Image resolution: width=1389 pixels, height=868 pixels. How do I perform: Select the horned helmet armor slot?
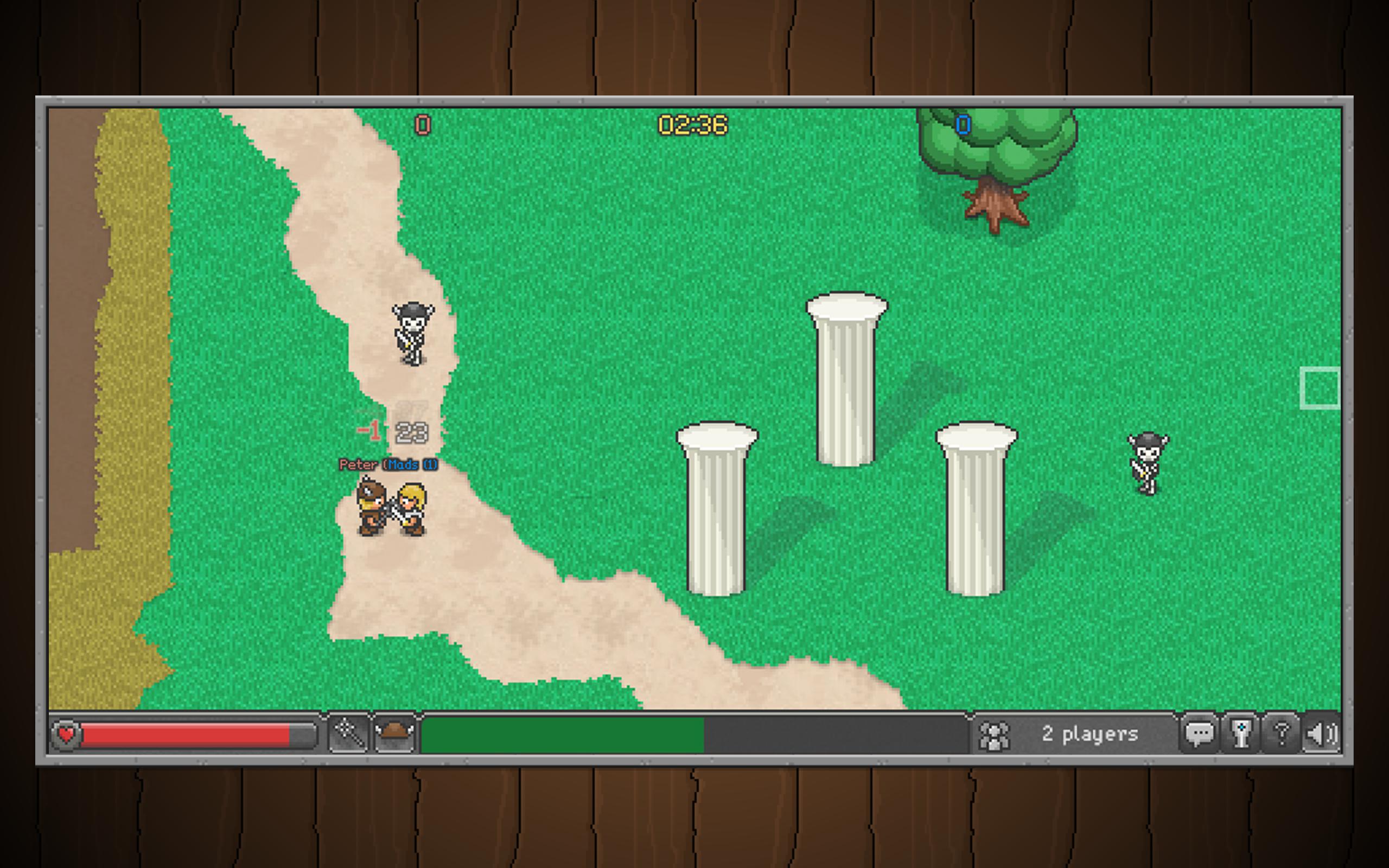click(x=394, y=733)
